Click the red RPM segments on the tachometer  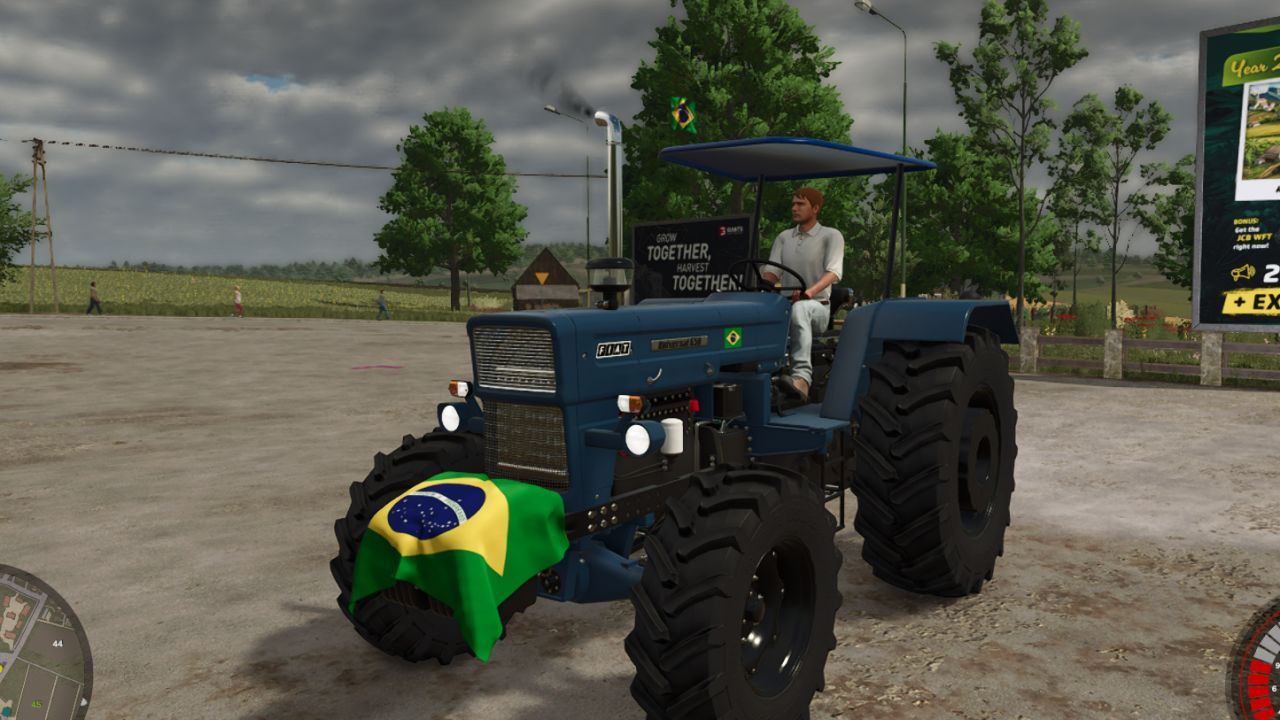[1260, 680]
